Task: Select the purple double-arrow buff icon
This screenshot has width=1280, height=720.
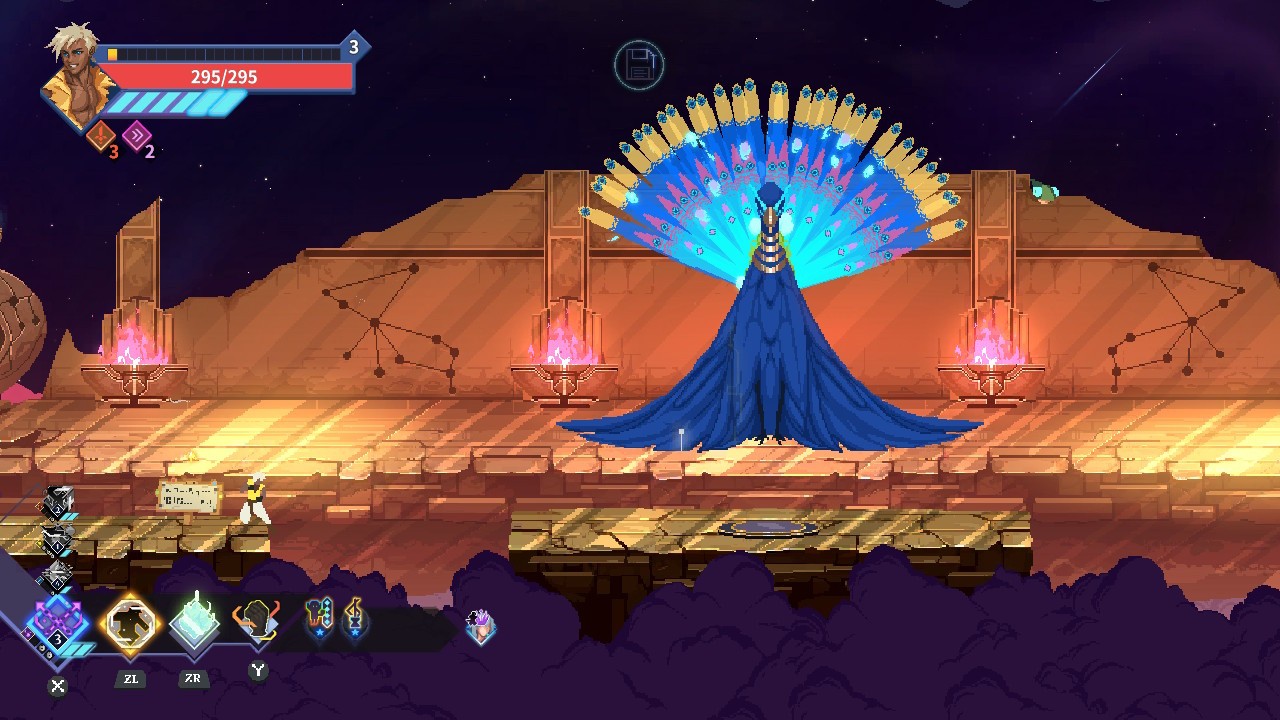Action: coord(136,135)
